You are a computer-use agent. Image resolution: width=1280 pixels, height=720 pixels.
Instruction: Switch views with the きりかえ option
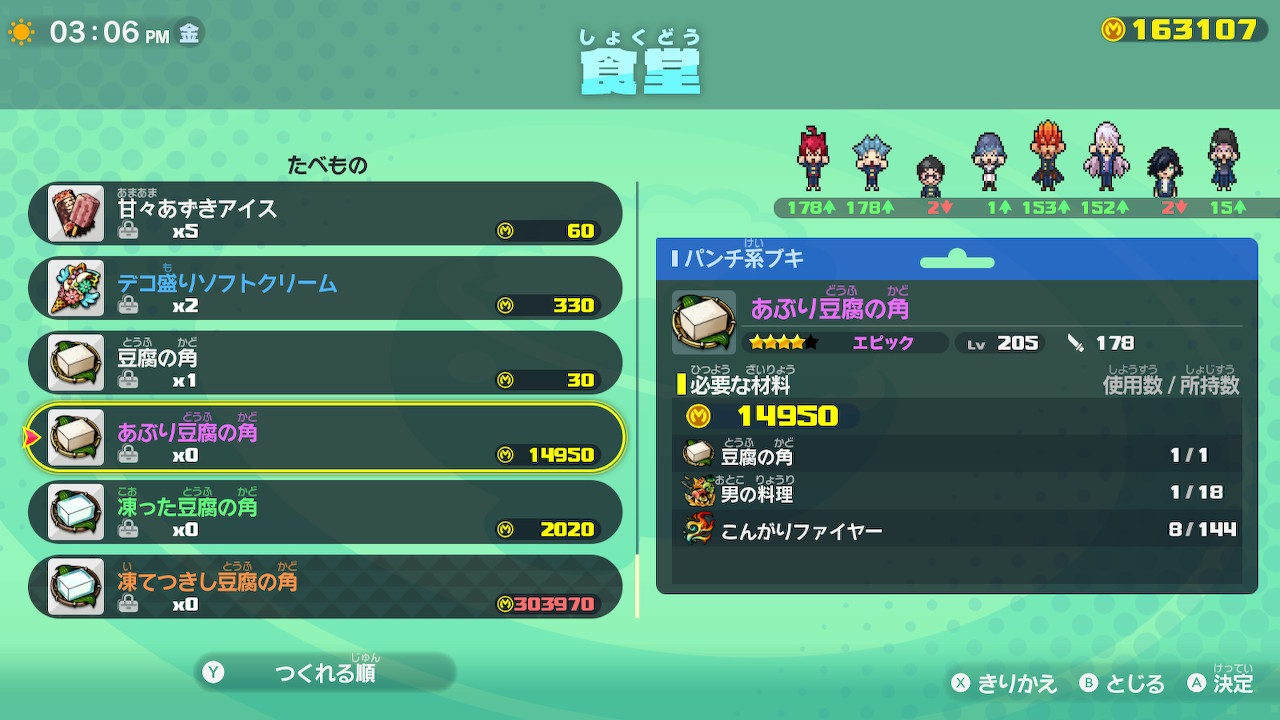point(1004,683)
